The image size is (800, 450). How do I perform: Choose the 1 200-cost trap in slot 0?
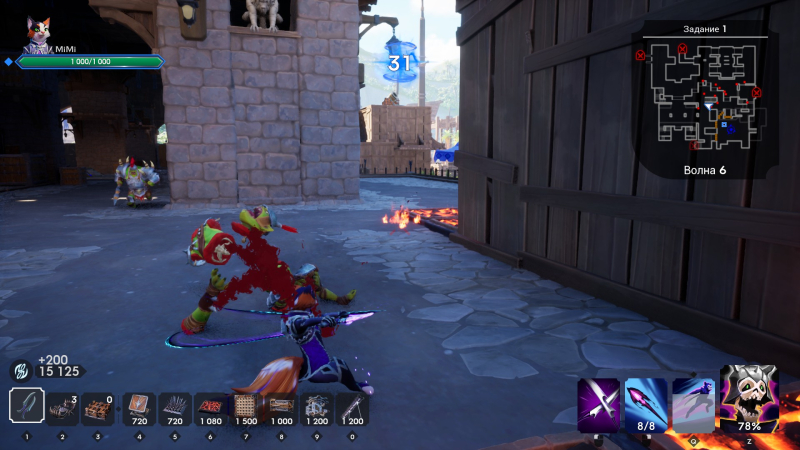[x=351, y=407]
